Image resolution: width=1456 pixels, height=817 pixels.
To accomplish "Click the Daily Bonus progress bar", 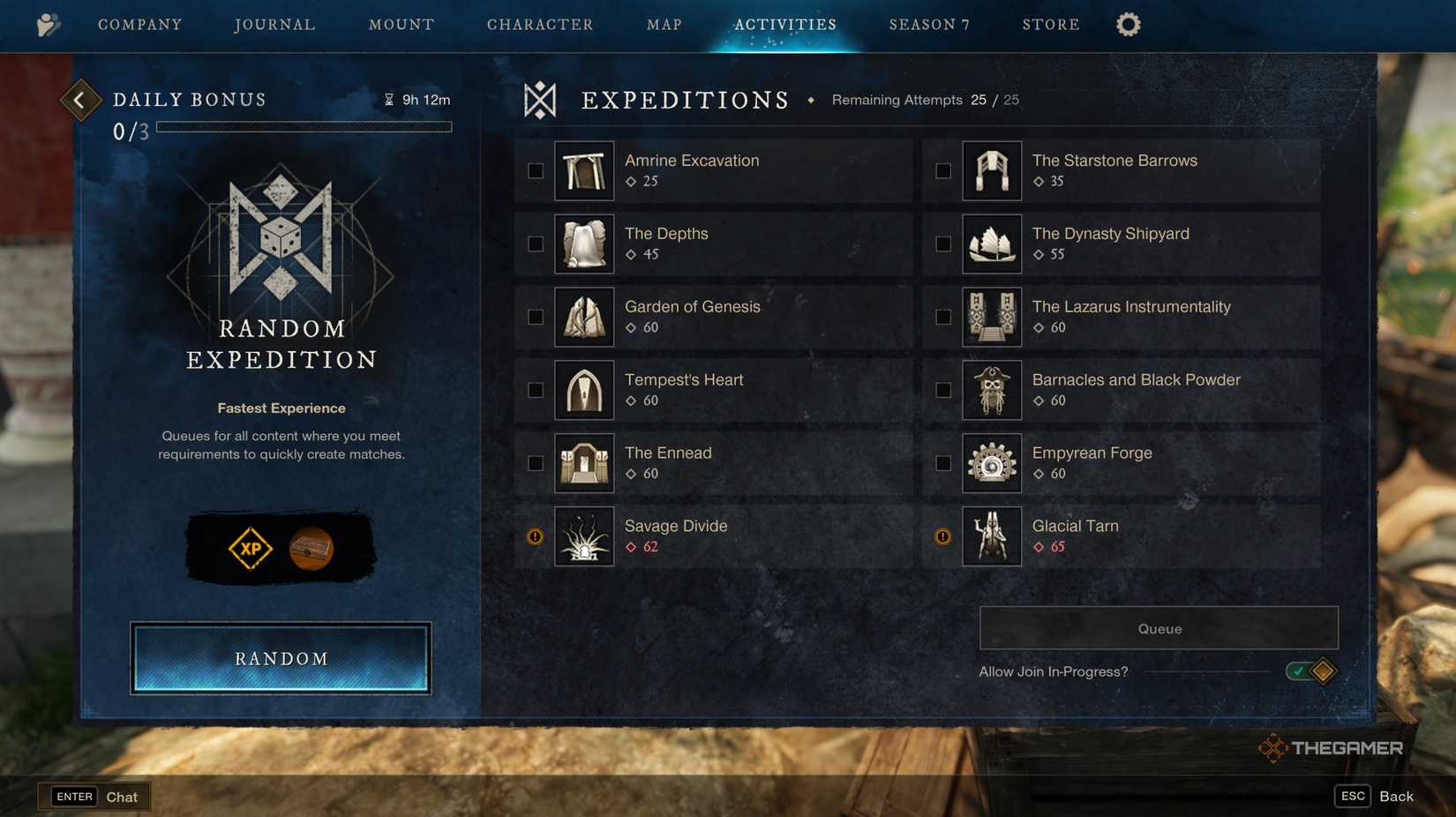I will 304,126.
